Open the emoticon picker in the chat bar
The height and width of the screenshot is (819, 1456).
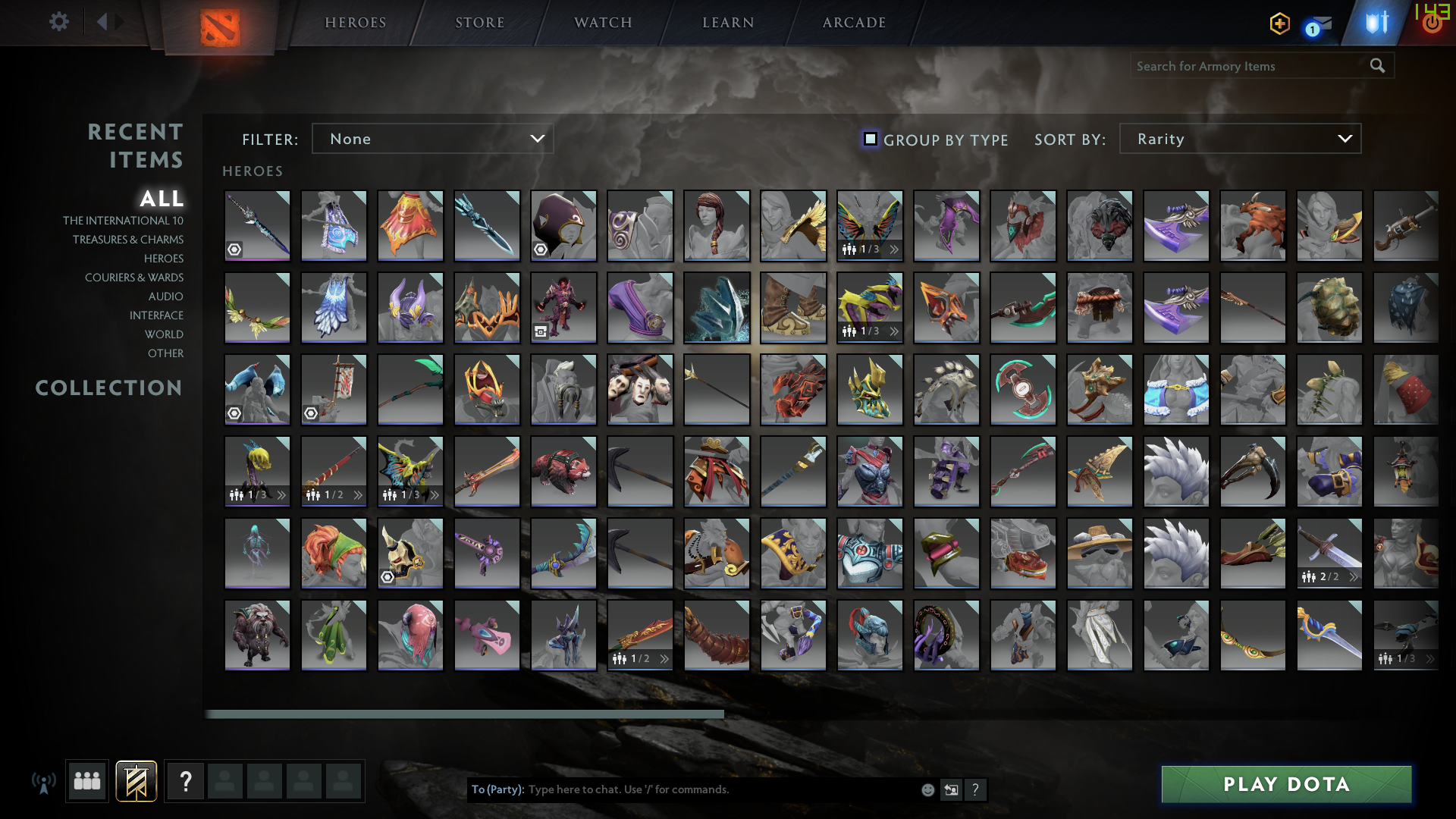click(x=927, y=789)
